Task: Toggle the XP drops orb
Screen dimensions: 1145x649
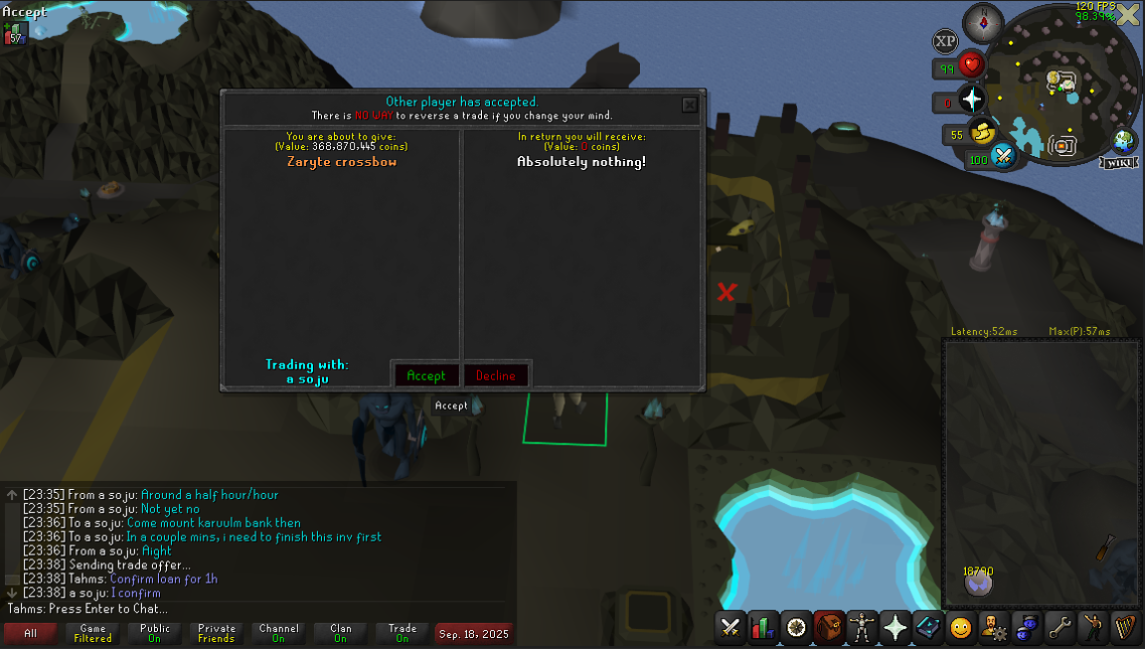Action: tap(945, 41)
